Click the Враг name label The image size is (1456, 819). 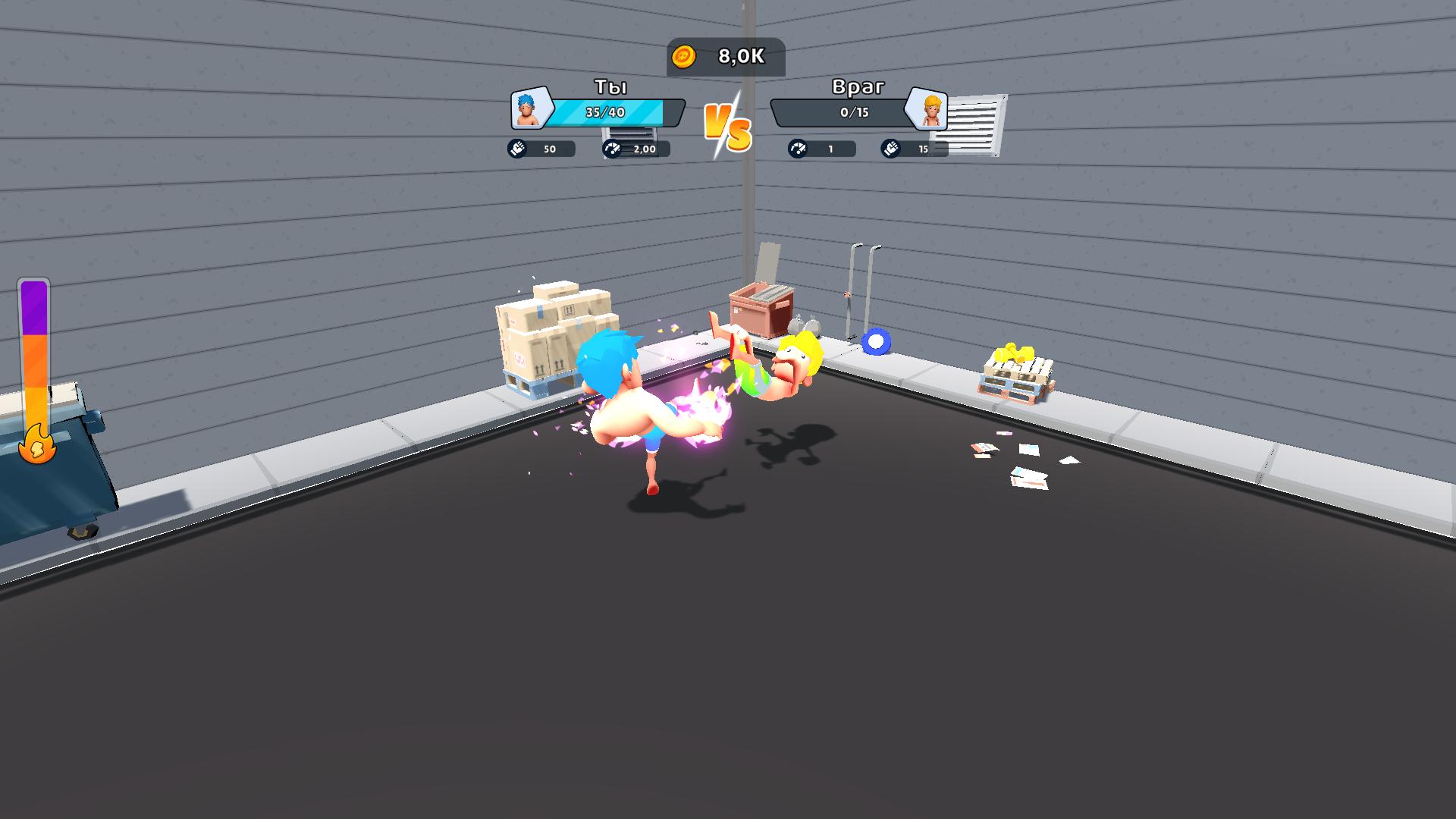856,88
